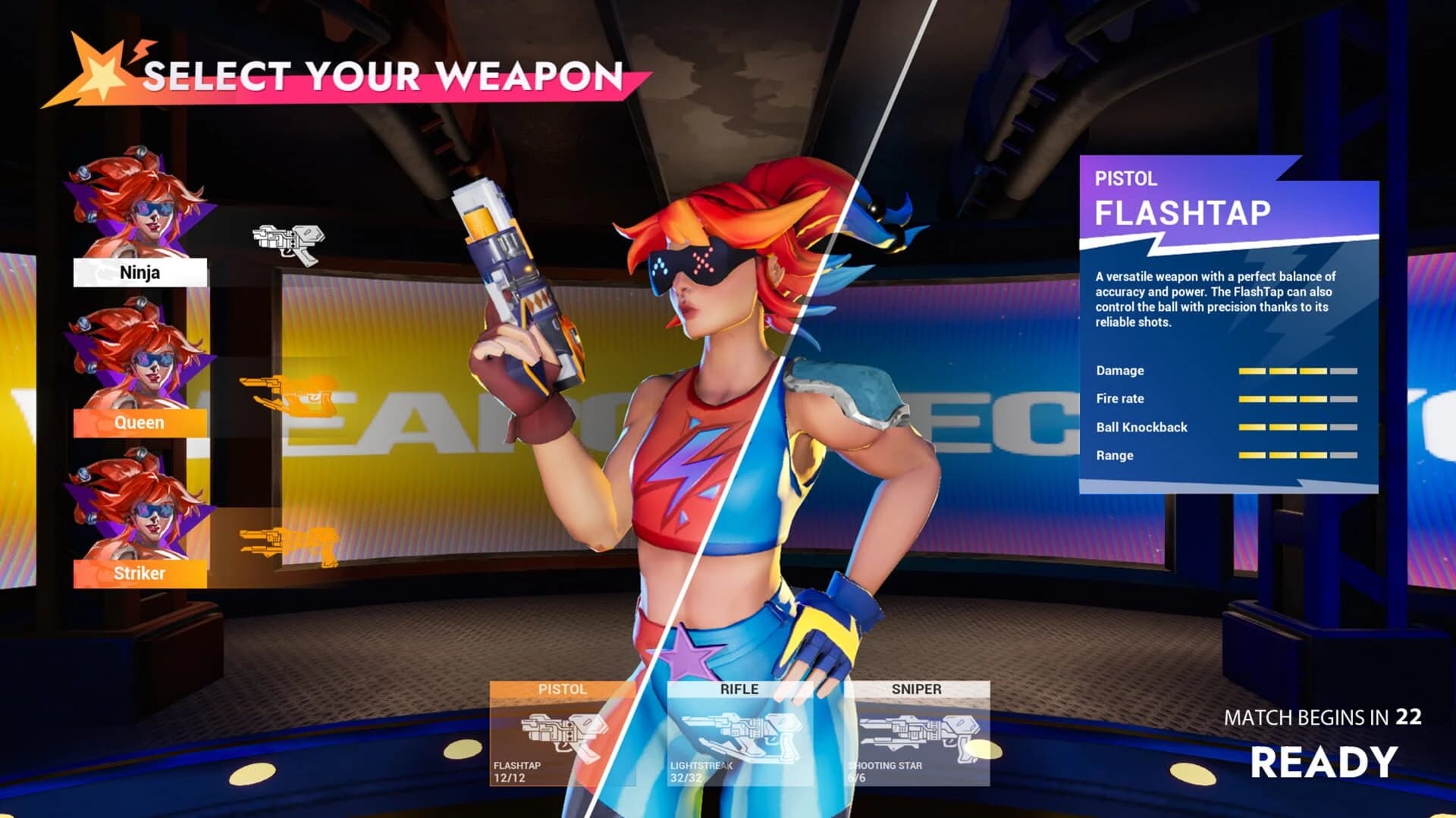1456x818 pixels.
Task: Open the RIFLE weapon tab
Action: (x=739, y=690)
